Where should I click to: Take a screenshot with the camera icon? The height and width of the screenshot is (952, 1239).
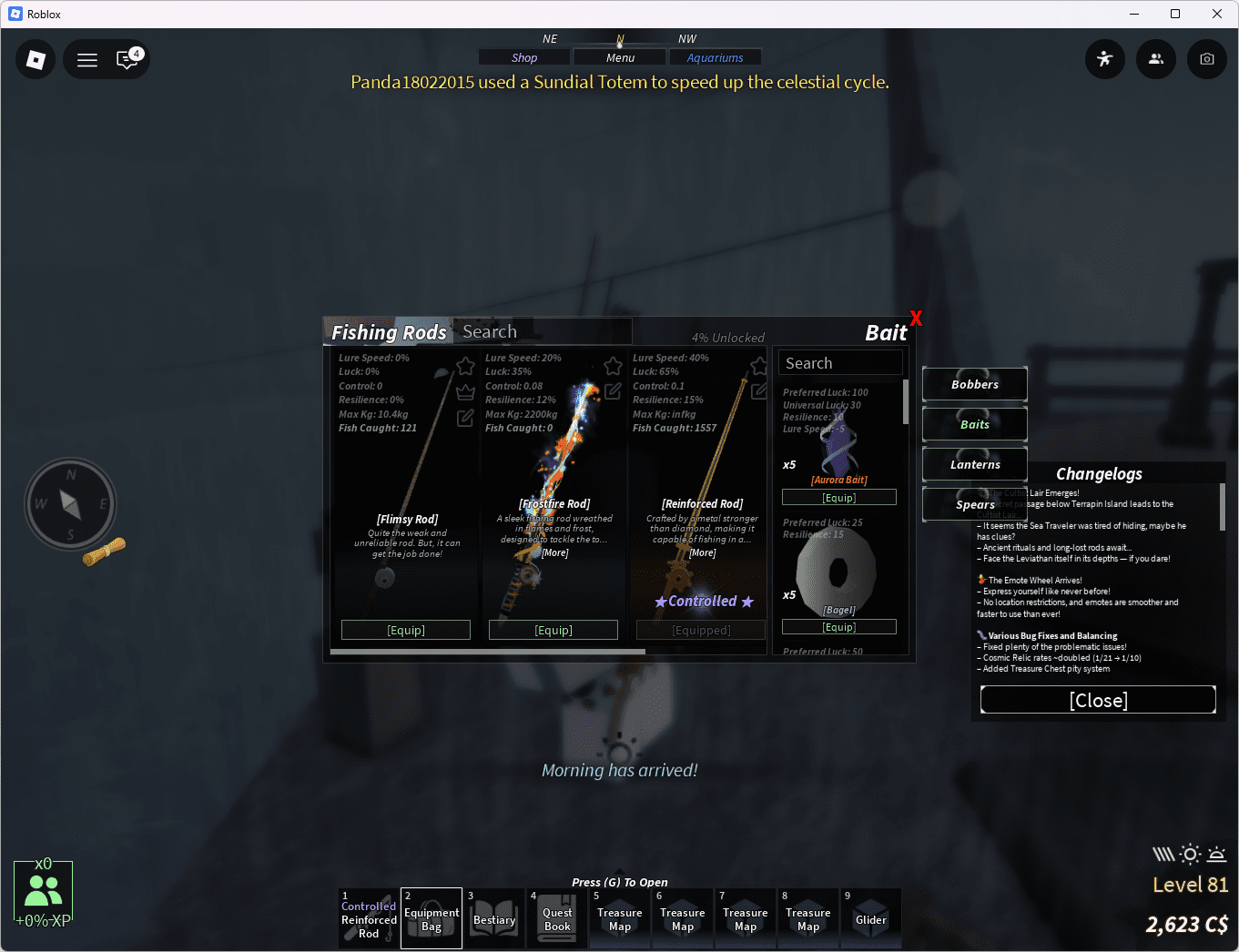(x=1206, y=59)
